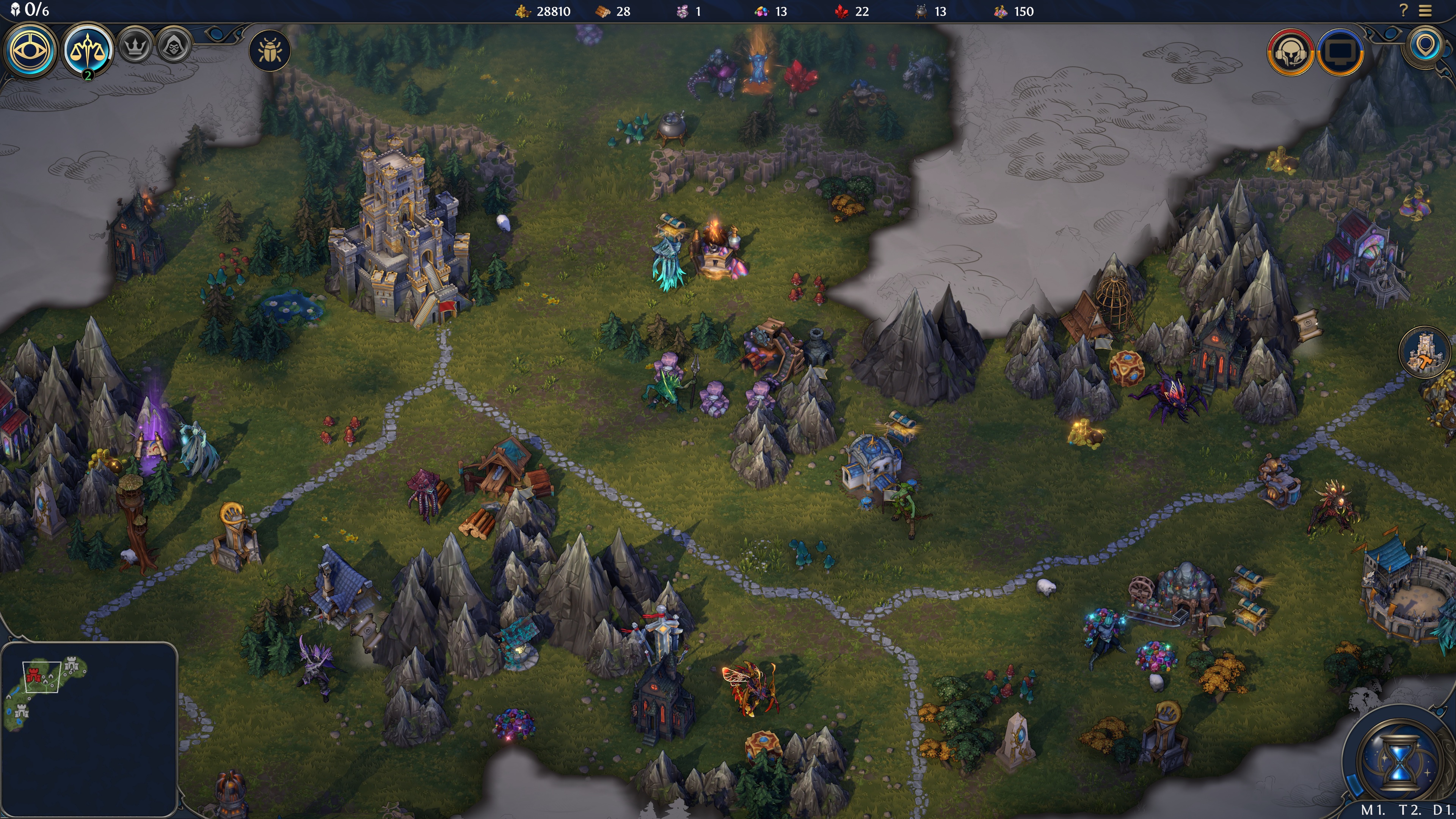This screenshot has height=819, width=1456.
Task: Select the hooded masked figure icon
Action: click(x=174, y=46)
